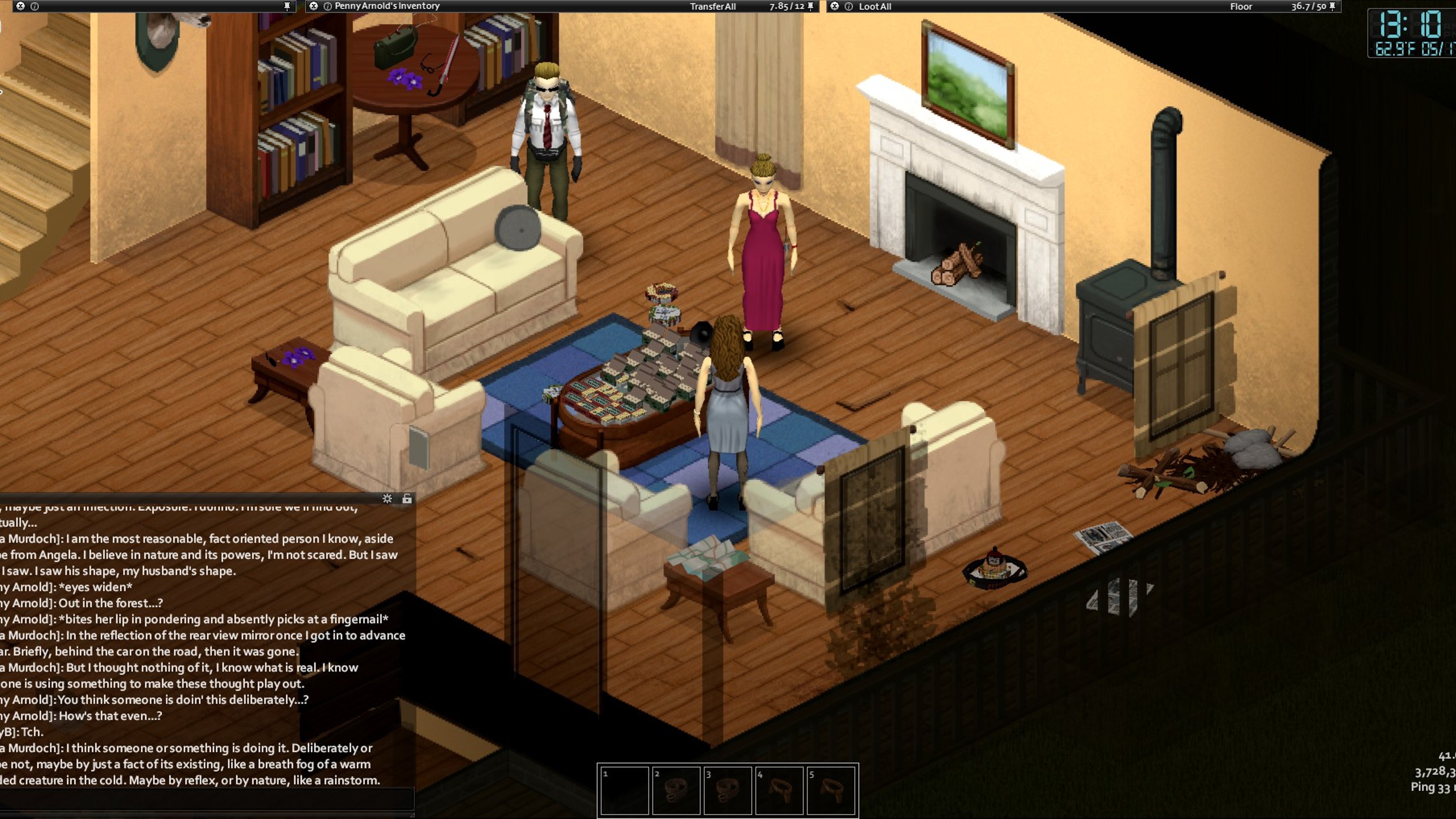The height and width of the screenshot is (819, 1456).
Task: Close the untitled leftmost top window
Action: pos(20,6)
